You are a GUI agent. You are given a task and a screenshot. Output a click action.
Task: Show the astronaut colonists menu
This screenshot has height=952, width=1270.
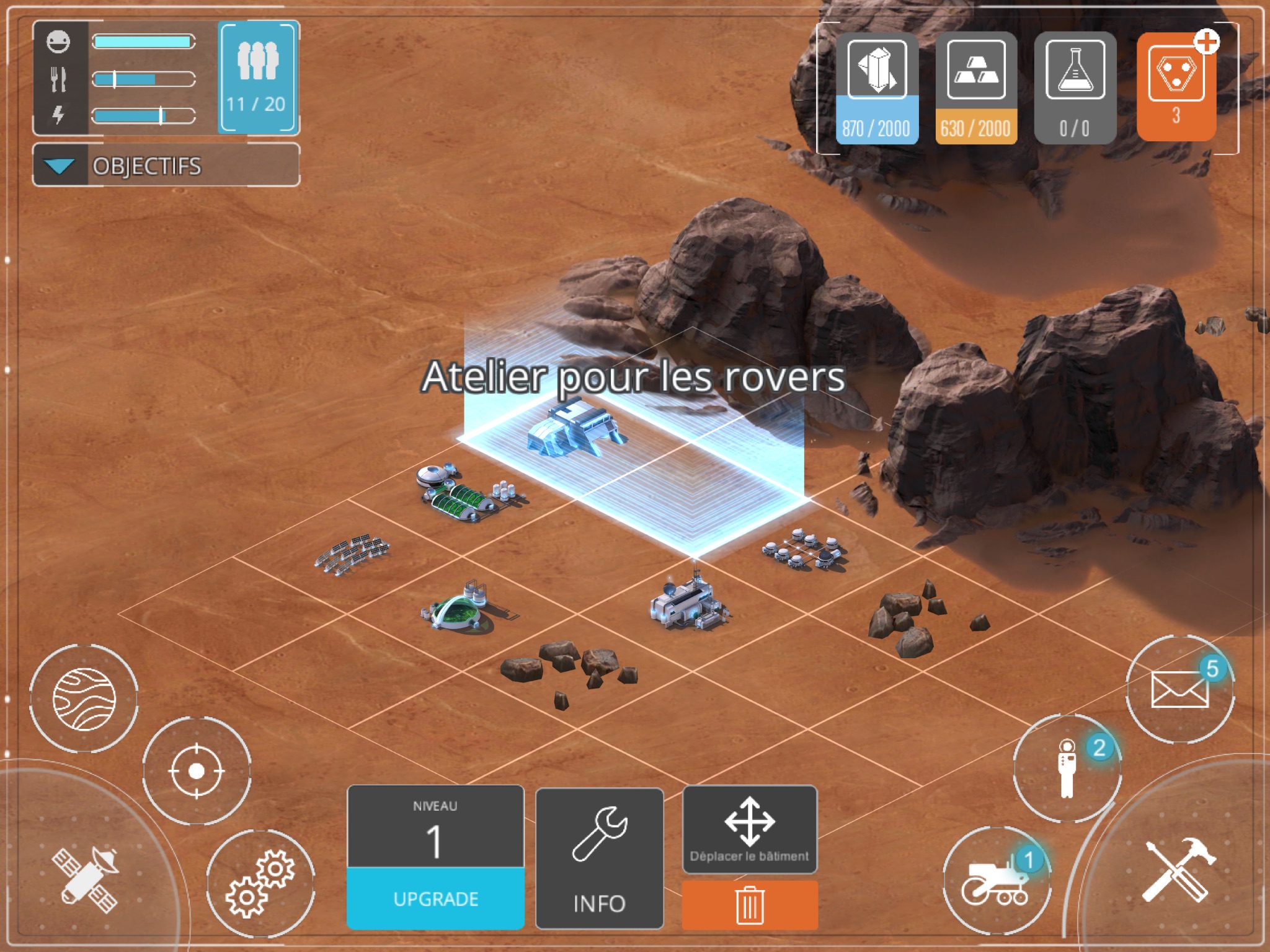[x=1067, y=769]
